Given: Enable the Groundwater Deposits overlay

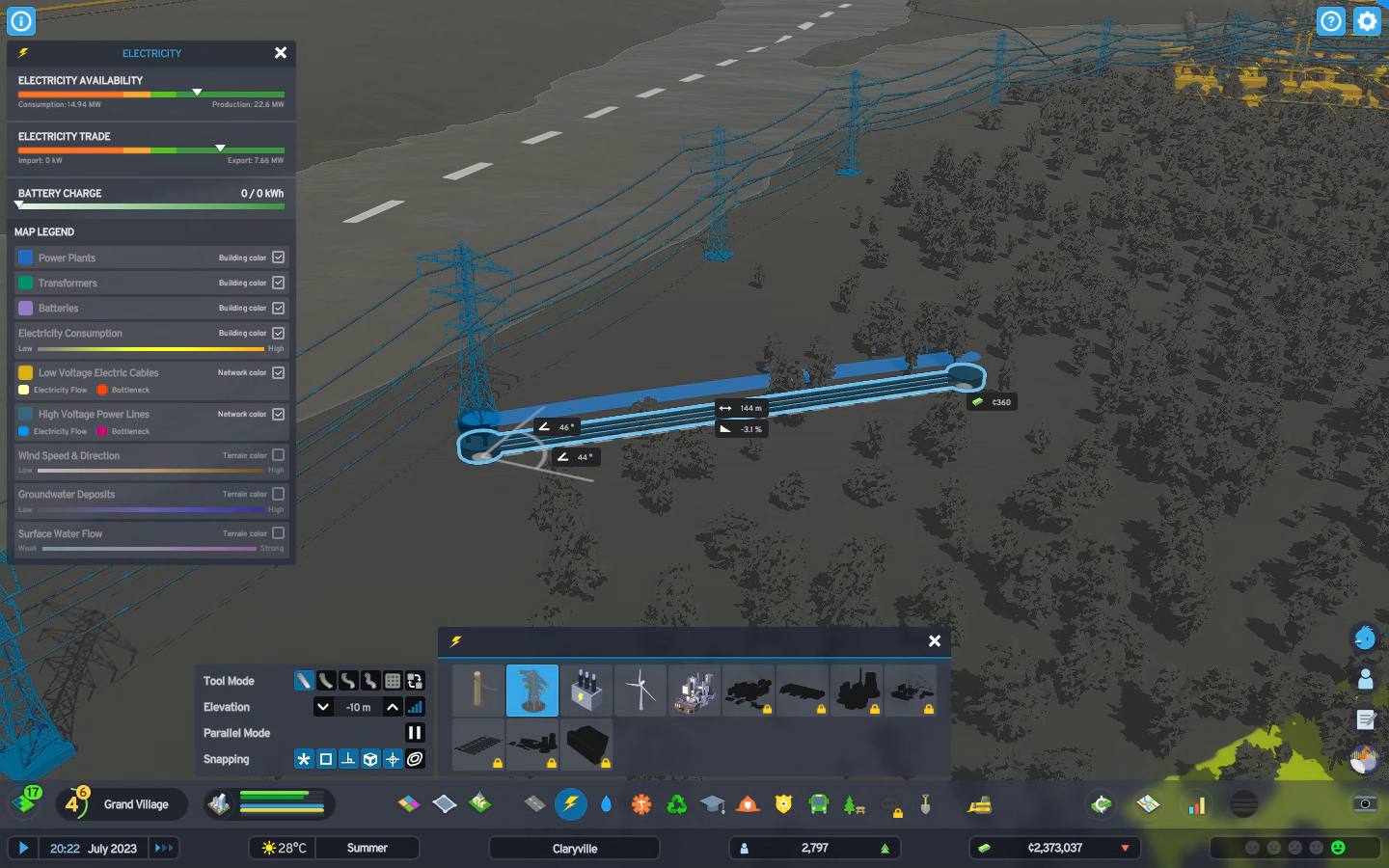Looking at the screenshot, I should click(x=278, y=494).
